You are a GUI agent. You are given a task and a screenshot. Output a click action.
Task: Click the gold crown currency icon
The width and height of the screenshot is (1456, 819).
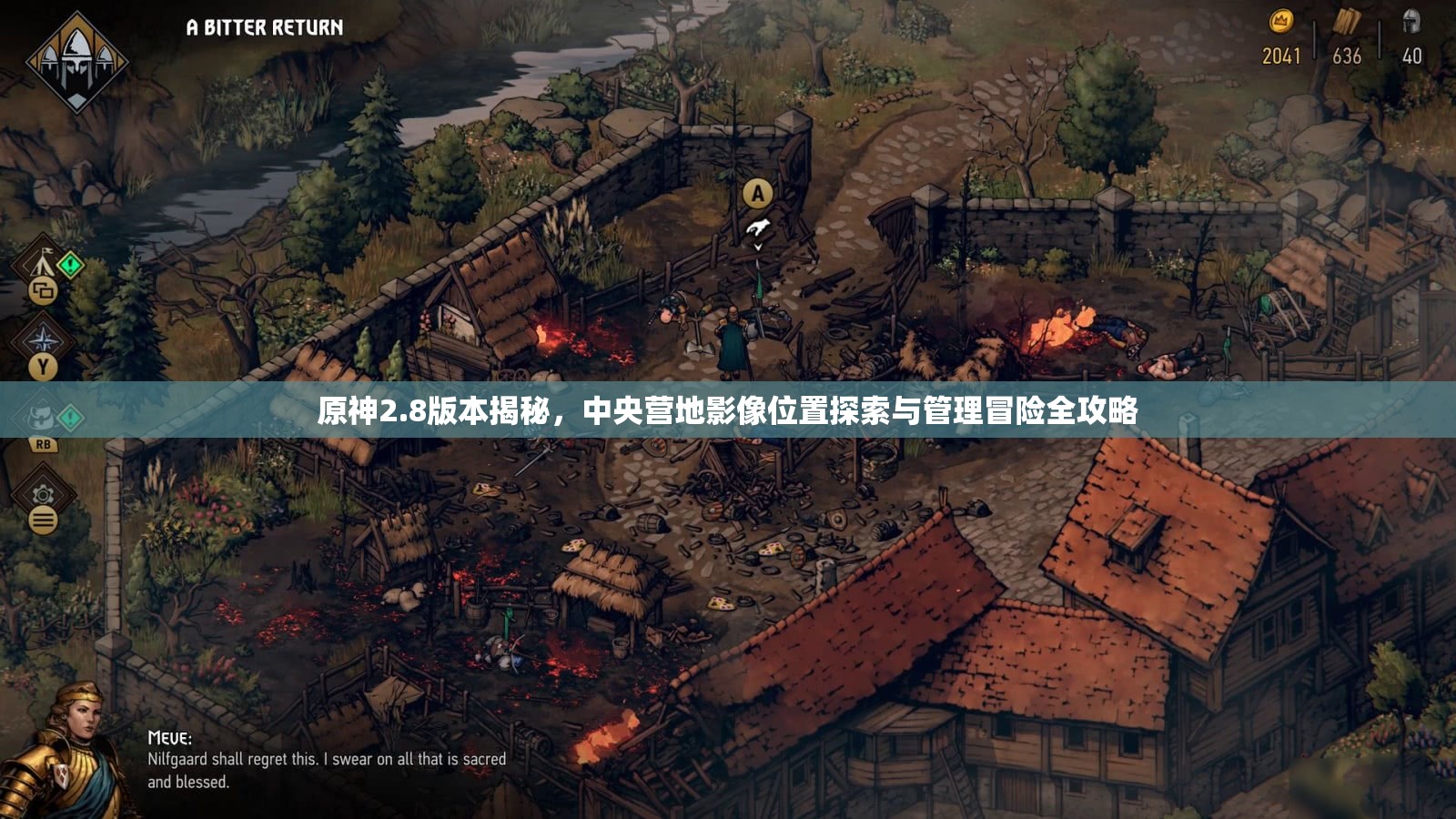[1280, 20]
